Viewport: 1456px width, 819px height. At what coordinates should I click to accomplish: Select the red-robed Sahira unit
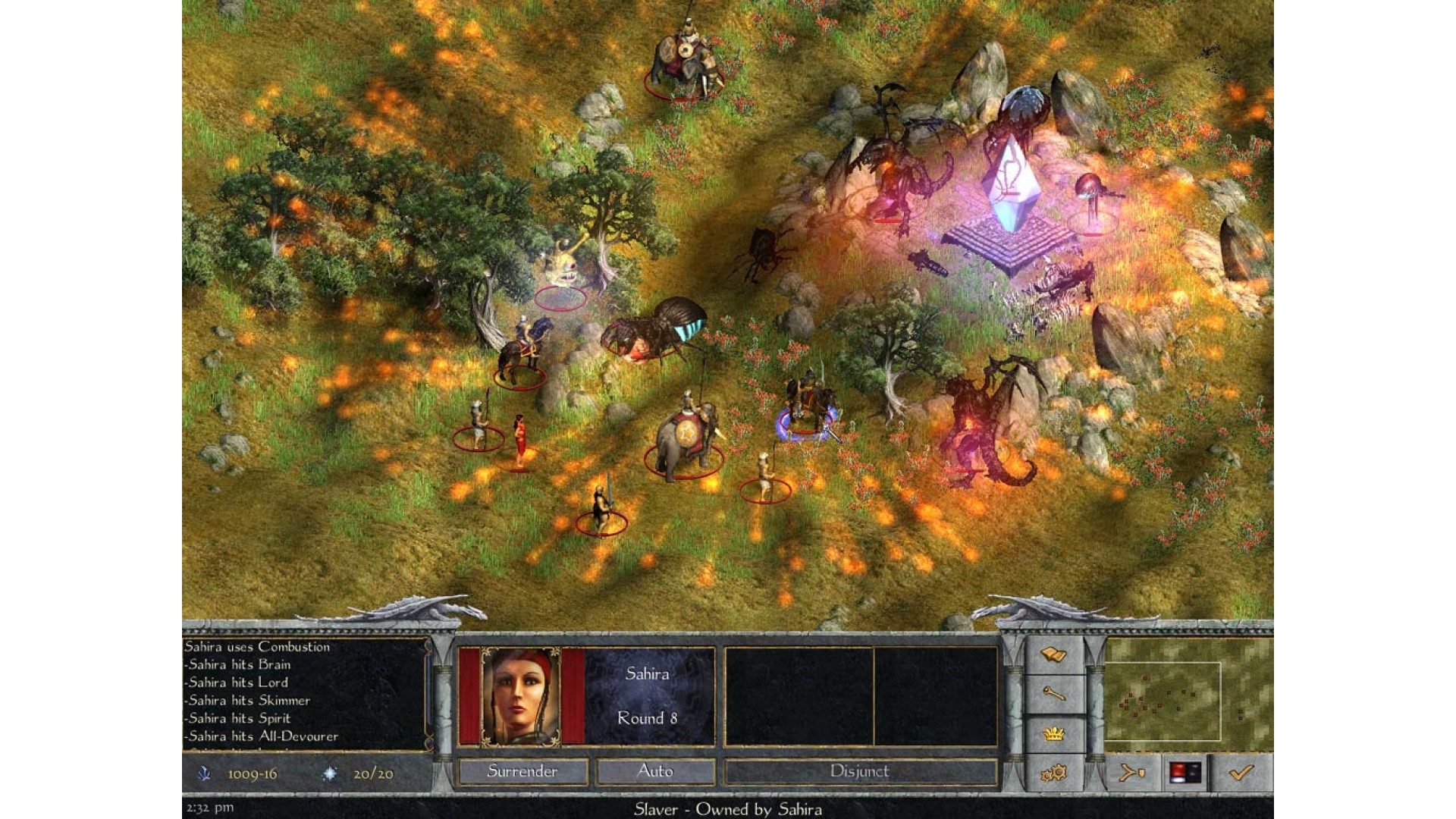point(519,441)
